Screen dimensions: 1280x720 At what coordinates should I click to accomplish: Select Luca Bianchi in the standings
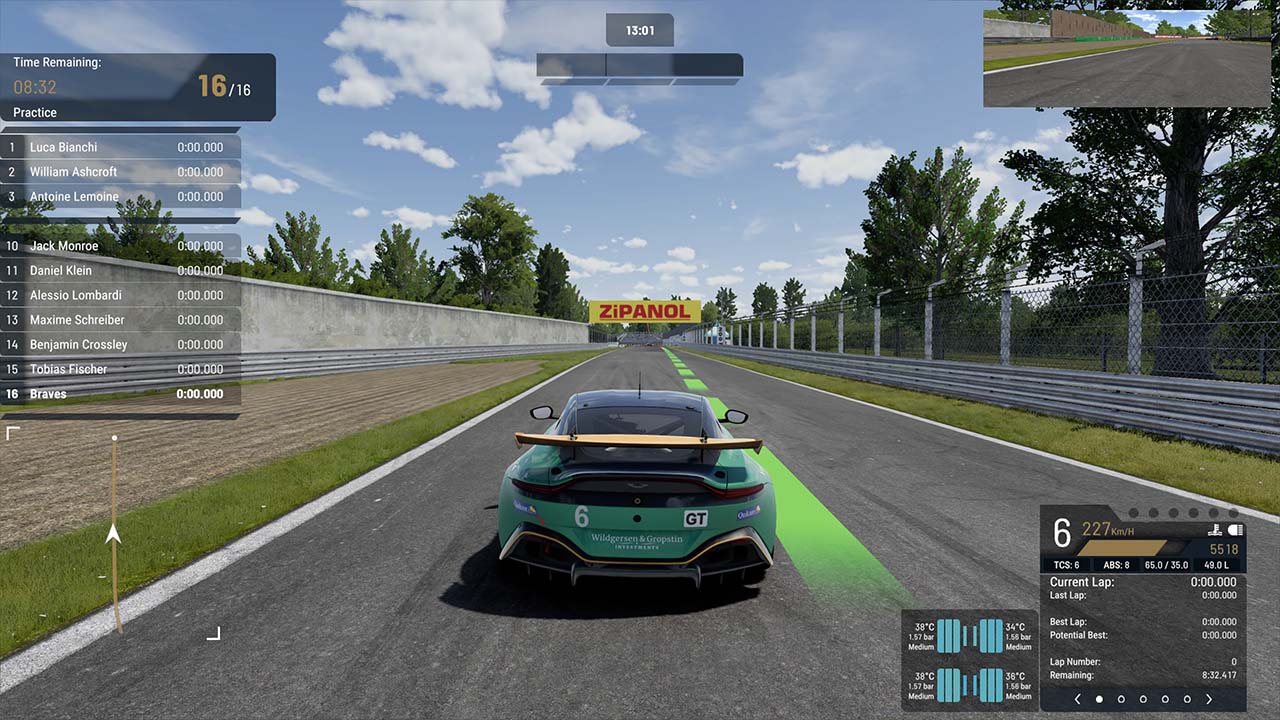tap(120, 147)
